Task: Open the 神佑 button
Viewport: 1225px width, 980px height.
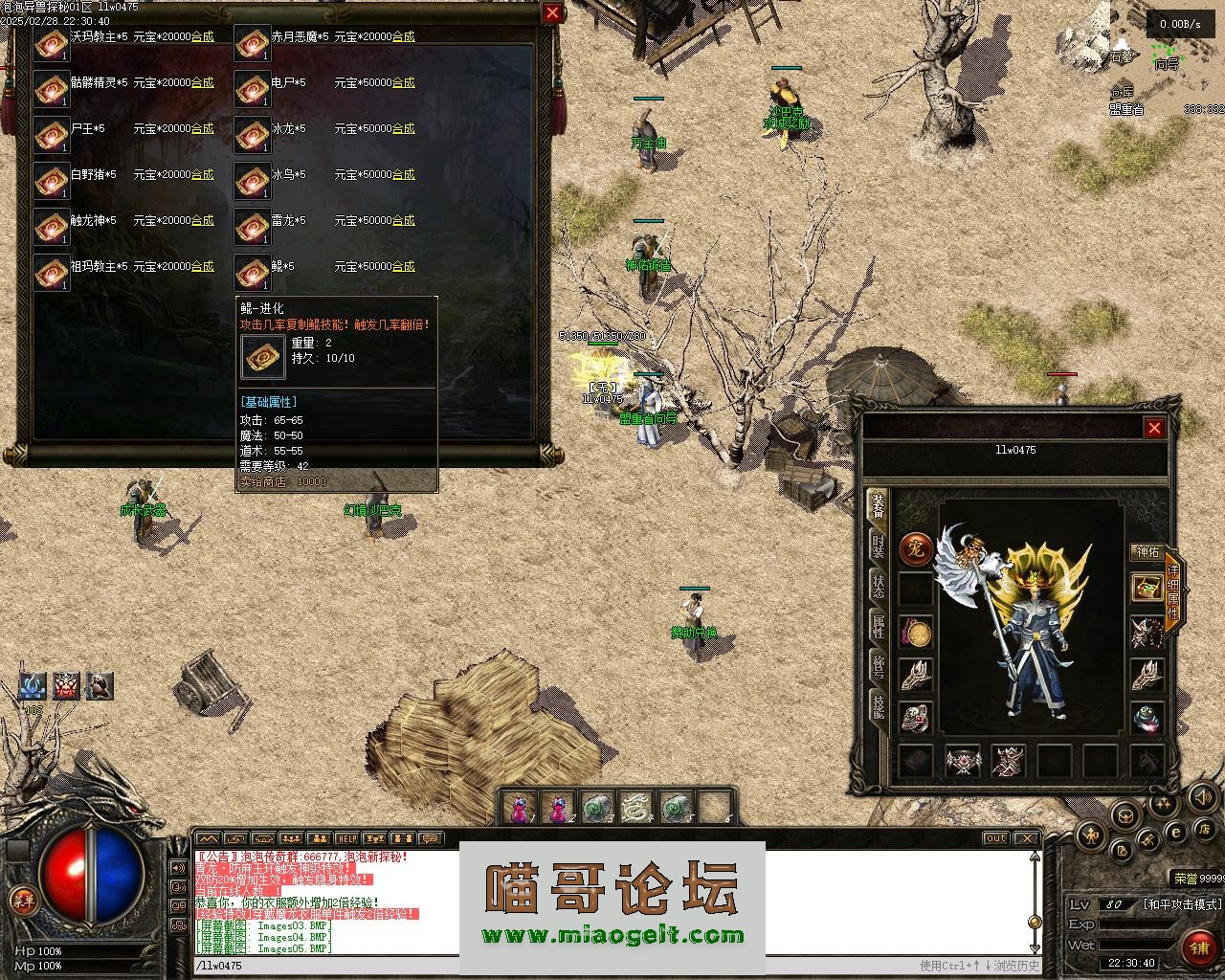Action: pyautogui.click(x=1147, y=551)
